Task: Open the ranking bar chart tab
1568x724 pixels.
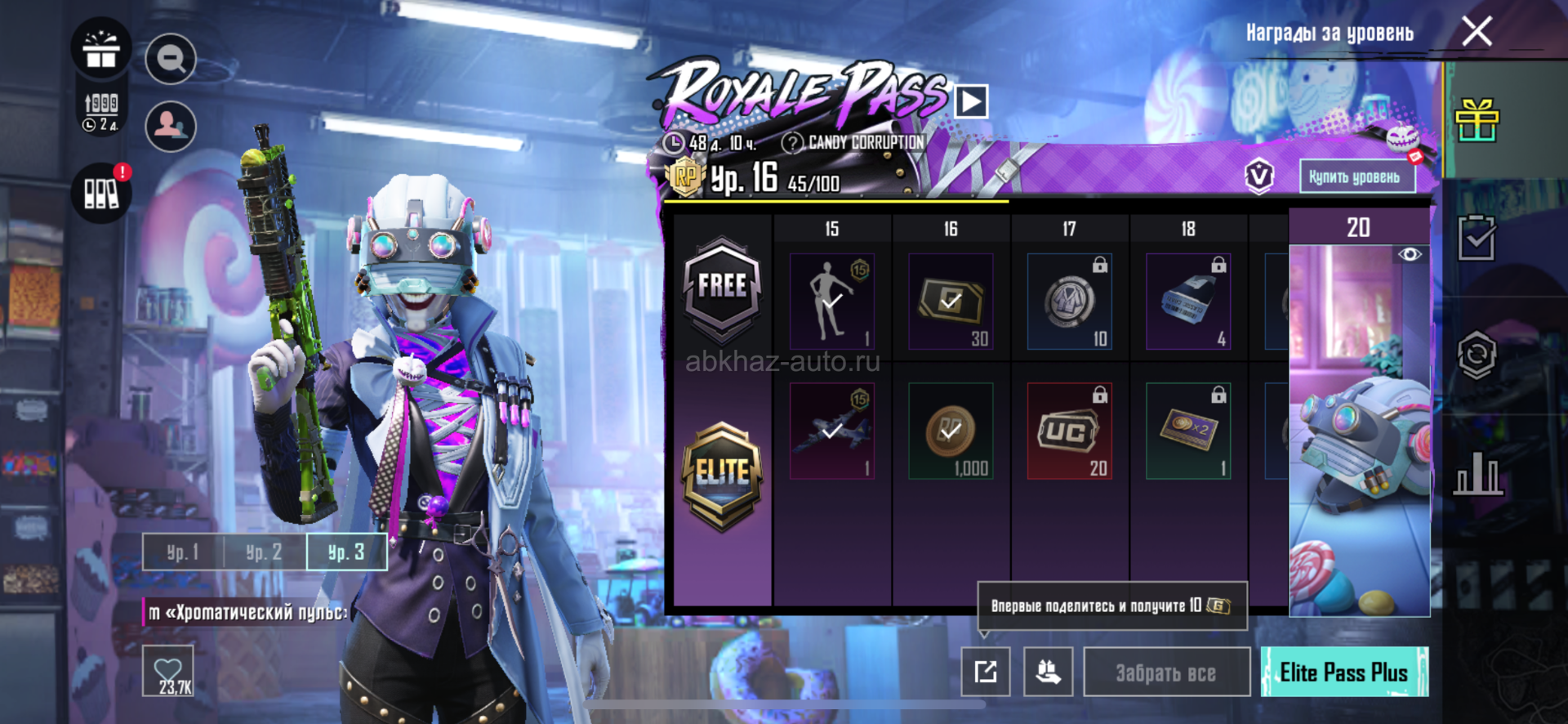Action: point(1477,472)
